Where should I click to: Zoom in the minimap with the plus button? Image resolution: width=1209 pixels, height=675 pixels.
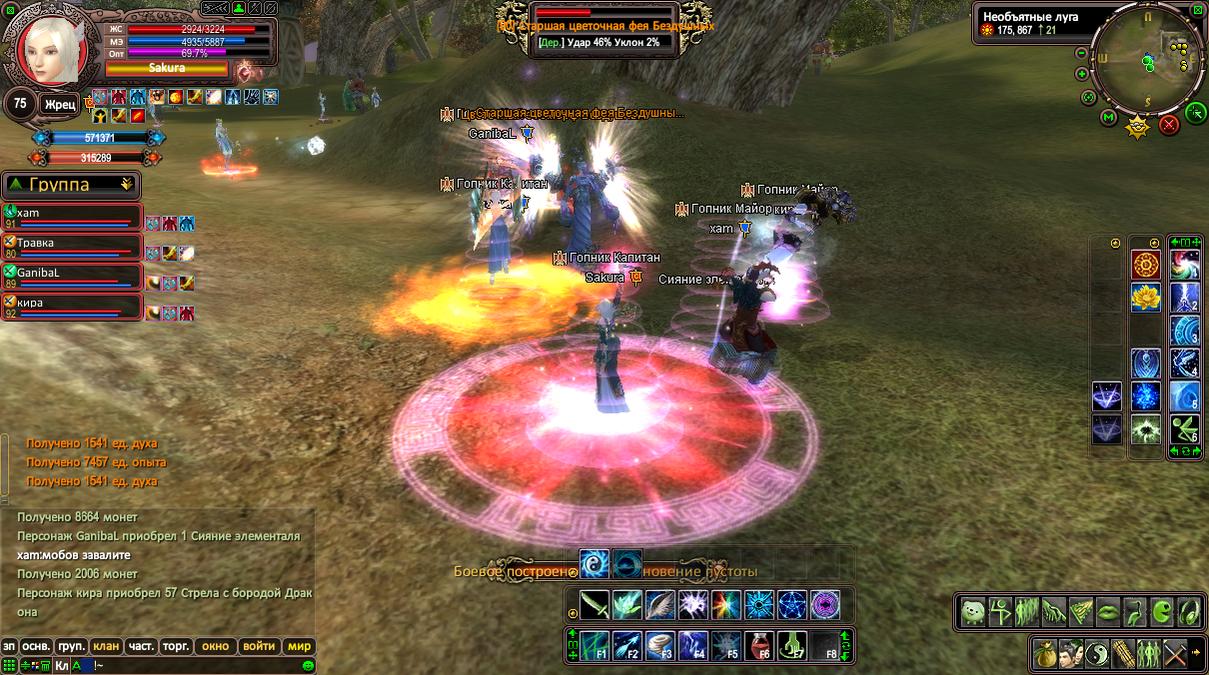(x=1081, y=74)
